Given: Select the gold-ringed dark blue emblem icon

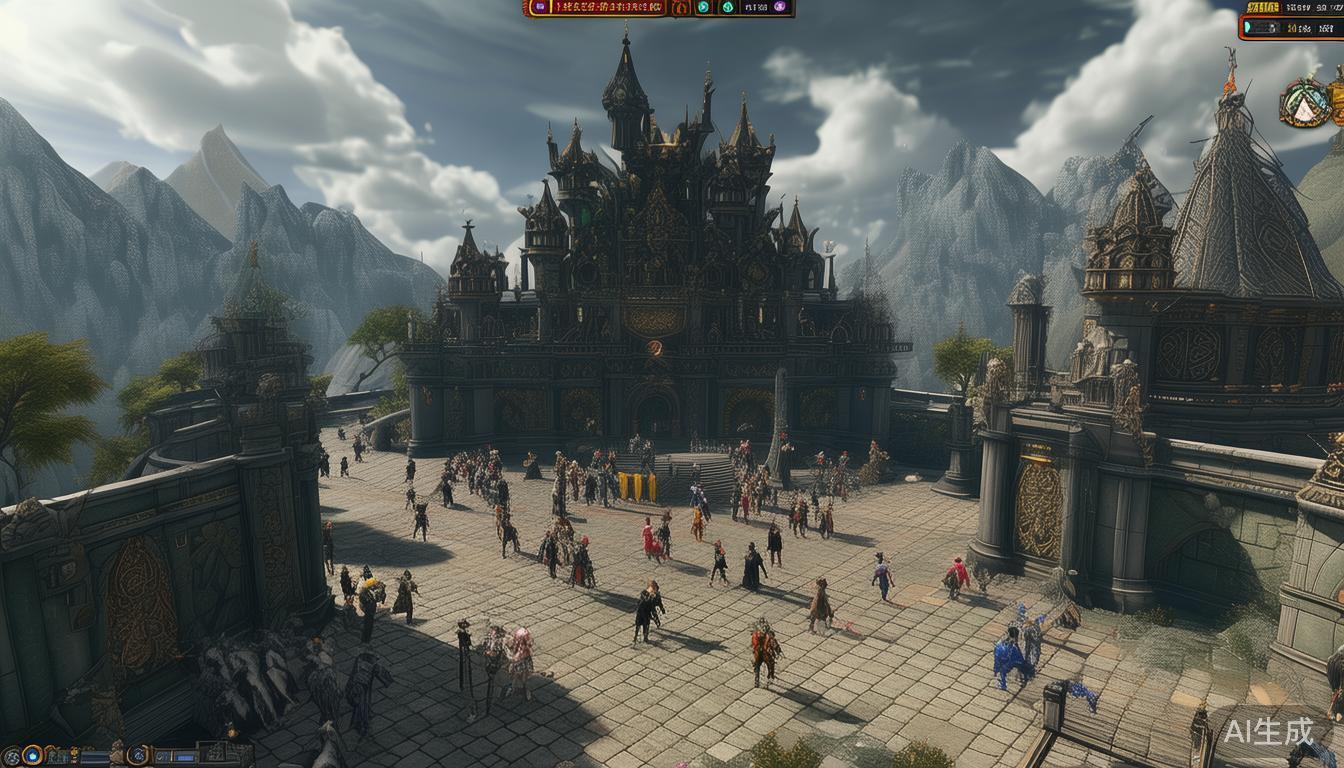Looking at the screenshot, I should pos(138,756).
